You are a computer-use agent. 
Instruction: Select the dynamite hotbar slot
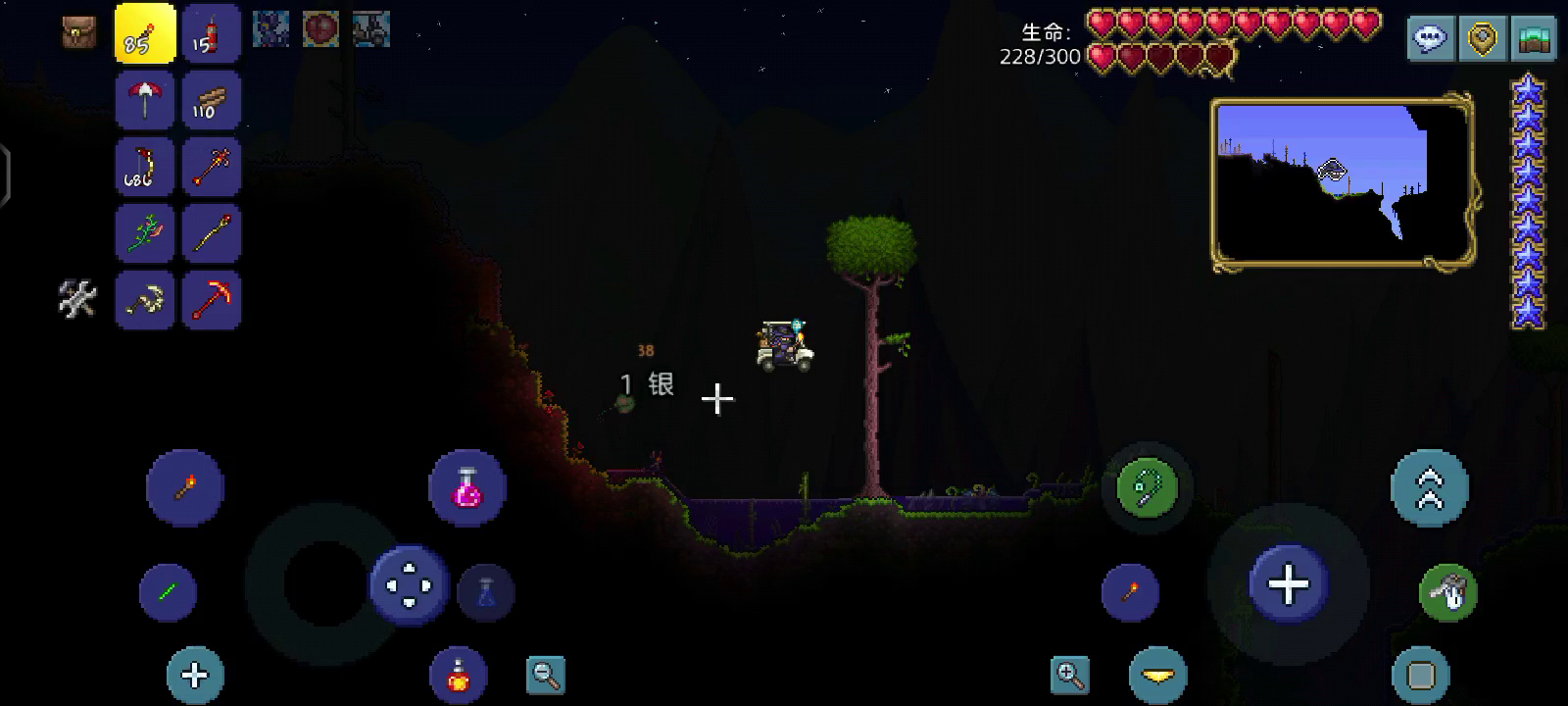[x=211, y=34]
